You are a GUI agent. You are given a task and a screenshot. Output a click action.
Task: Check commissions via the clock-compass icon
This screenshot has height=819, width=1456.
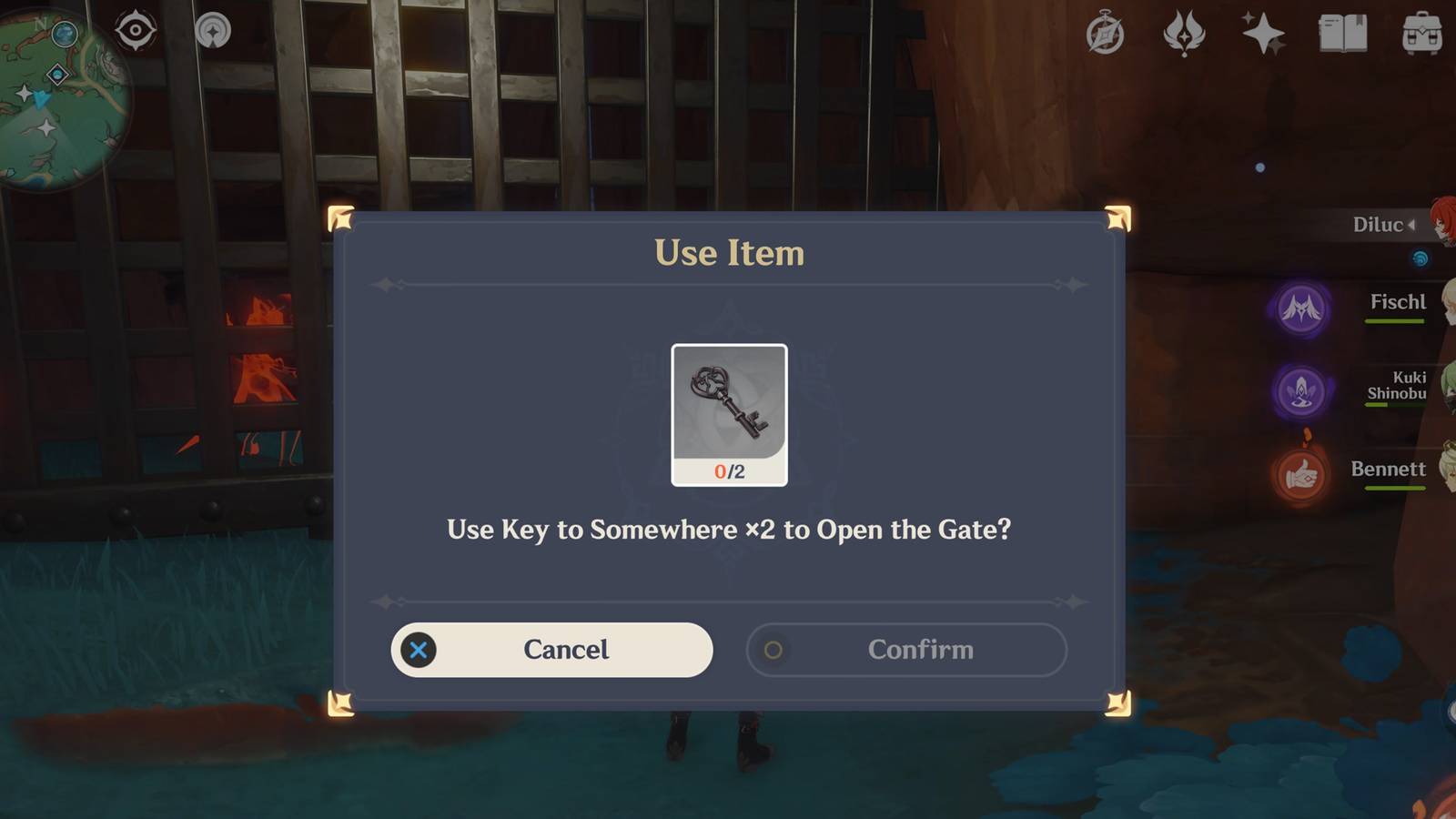pyautogui.click(x=1104, y=34)
